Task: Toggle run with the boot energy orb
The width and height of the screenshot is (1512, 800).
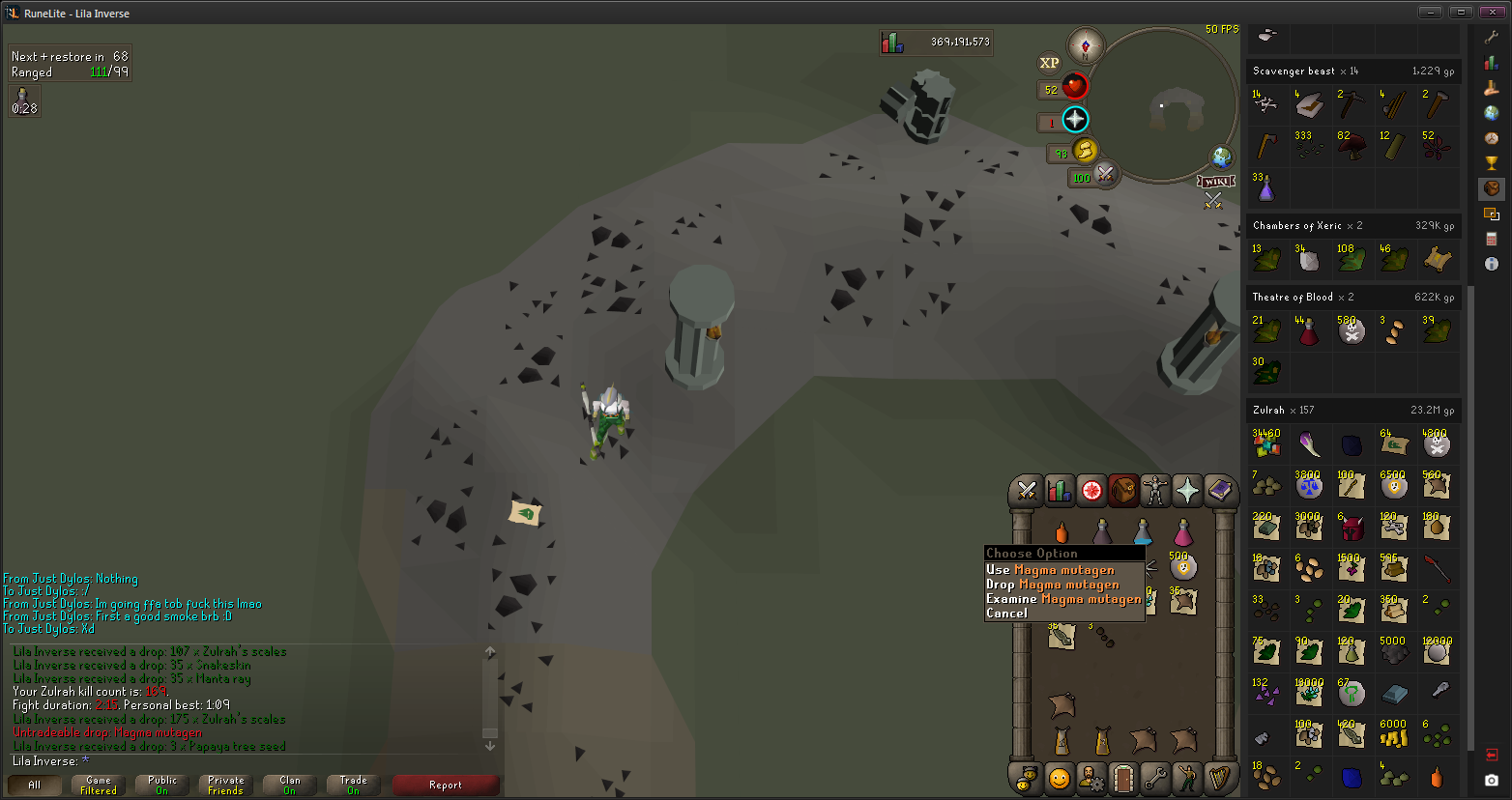Action: (x=1086, y=151)
